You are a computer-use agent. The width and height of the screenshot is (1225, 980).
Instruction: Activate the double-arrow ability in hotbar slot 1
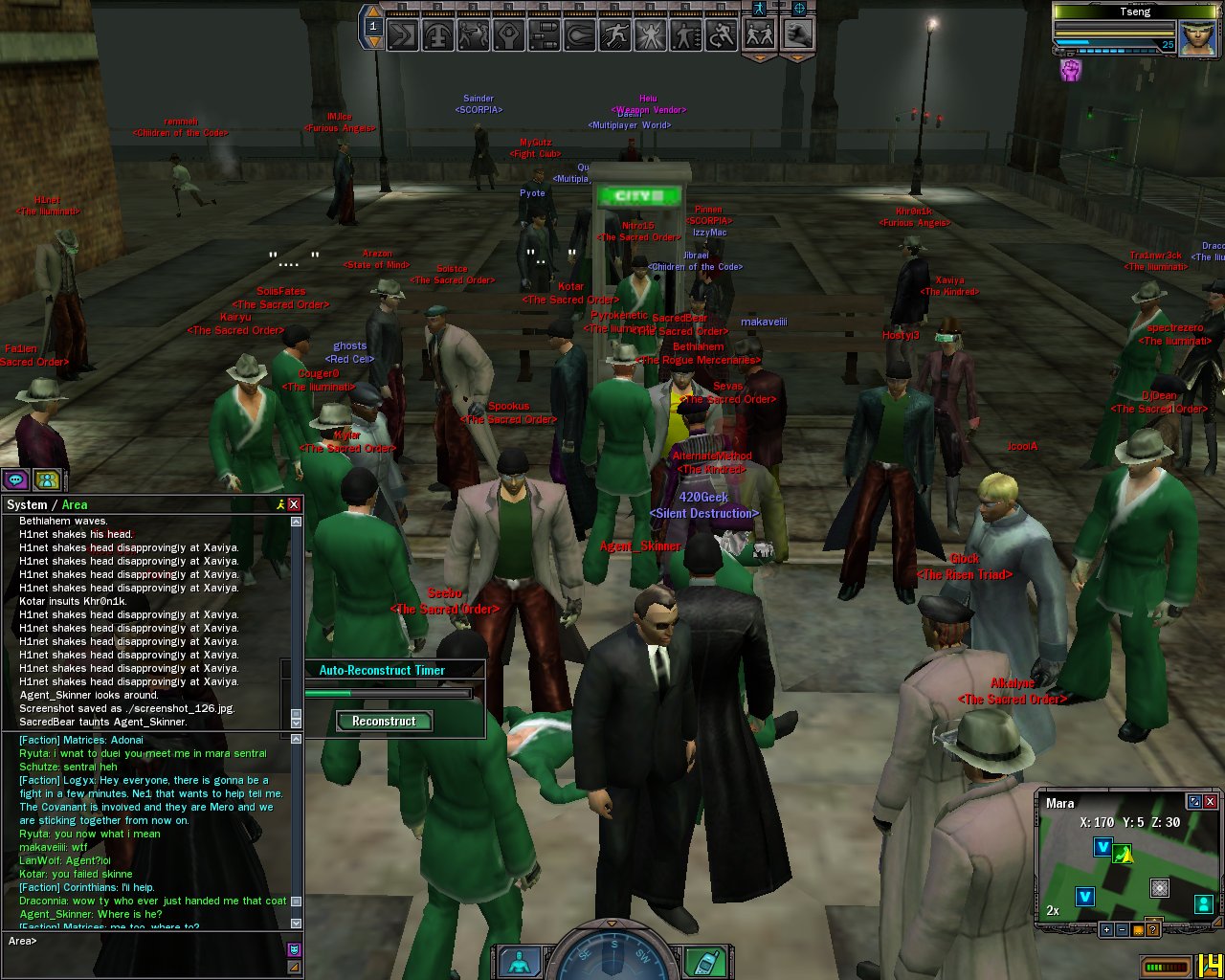pyautogui.click(x=403, y=36)
